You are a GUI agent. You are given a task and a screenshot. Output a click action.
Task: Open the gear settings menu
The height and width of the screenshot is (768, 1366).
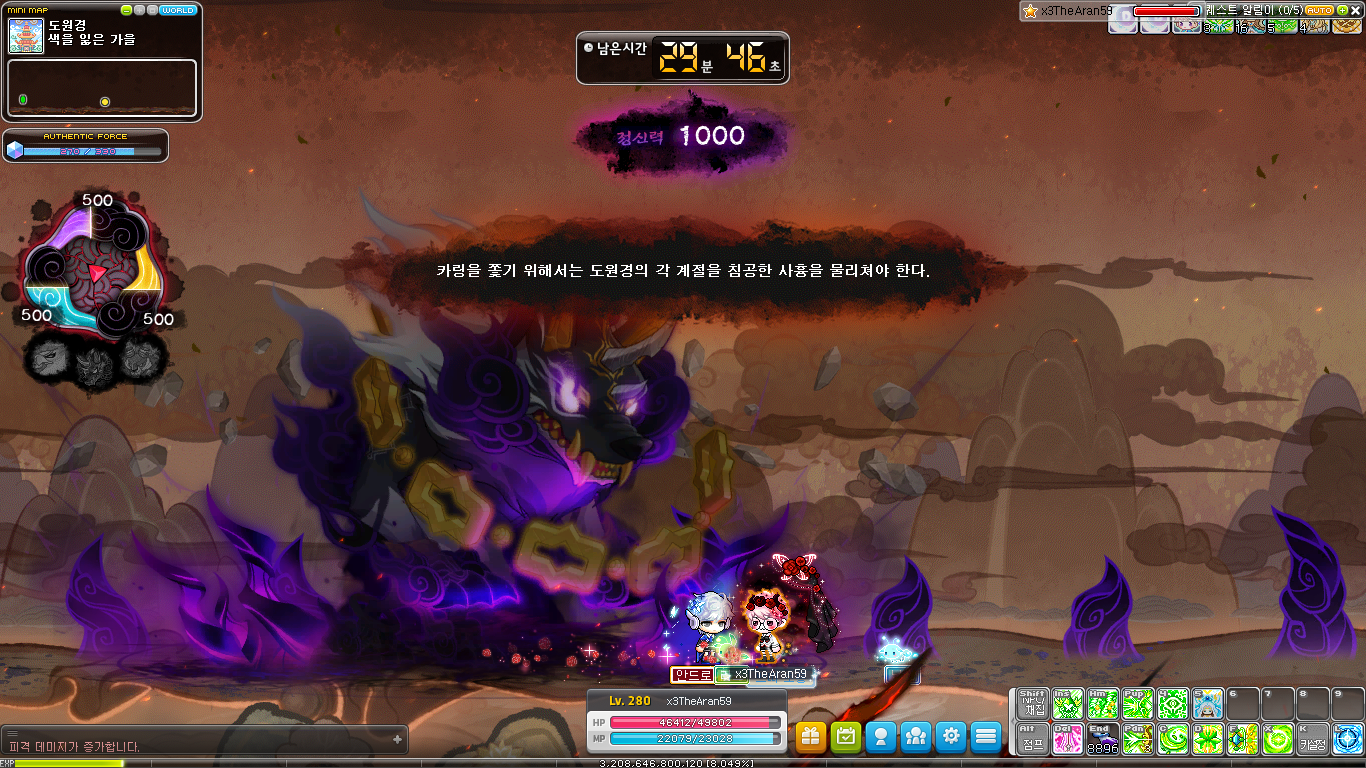click(951, 737)
